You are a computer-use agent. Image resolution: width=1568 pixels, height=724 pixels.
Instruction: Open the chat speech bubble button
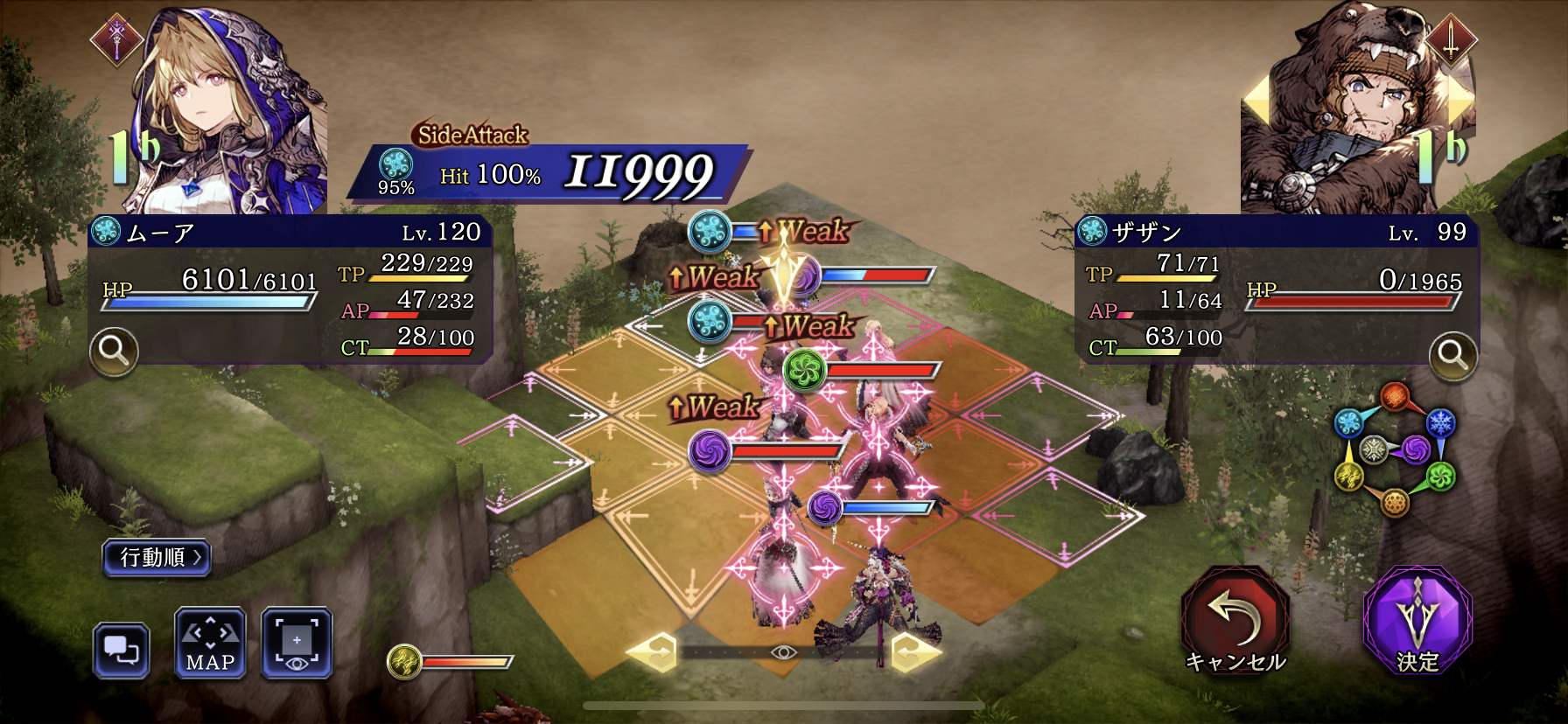[121, 651]
